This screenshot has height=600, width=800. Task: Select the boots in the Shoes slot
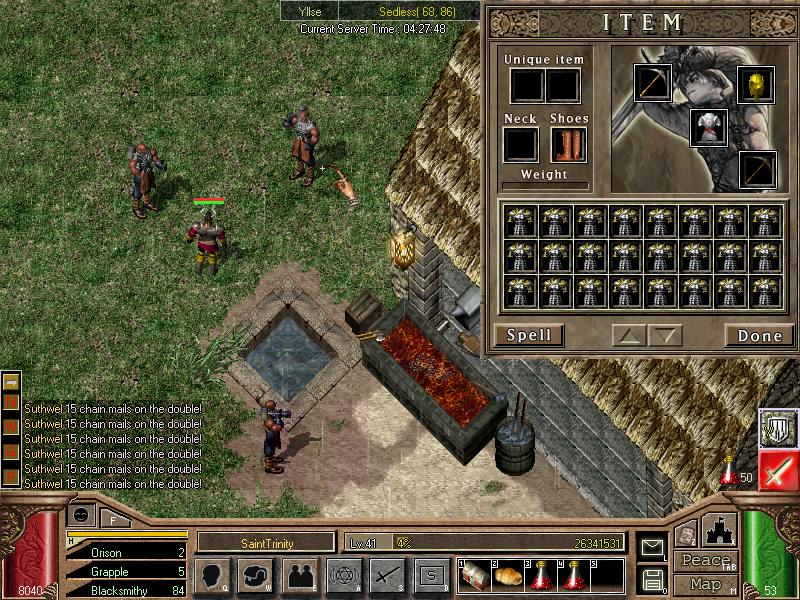click(568, 144)
